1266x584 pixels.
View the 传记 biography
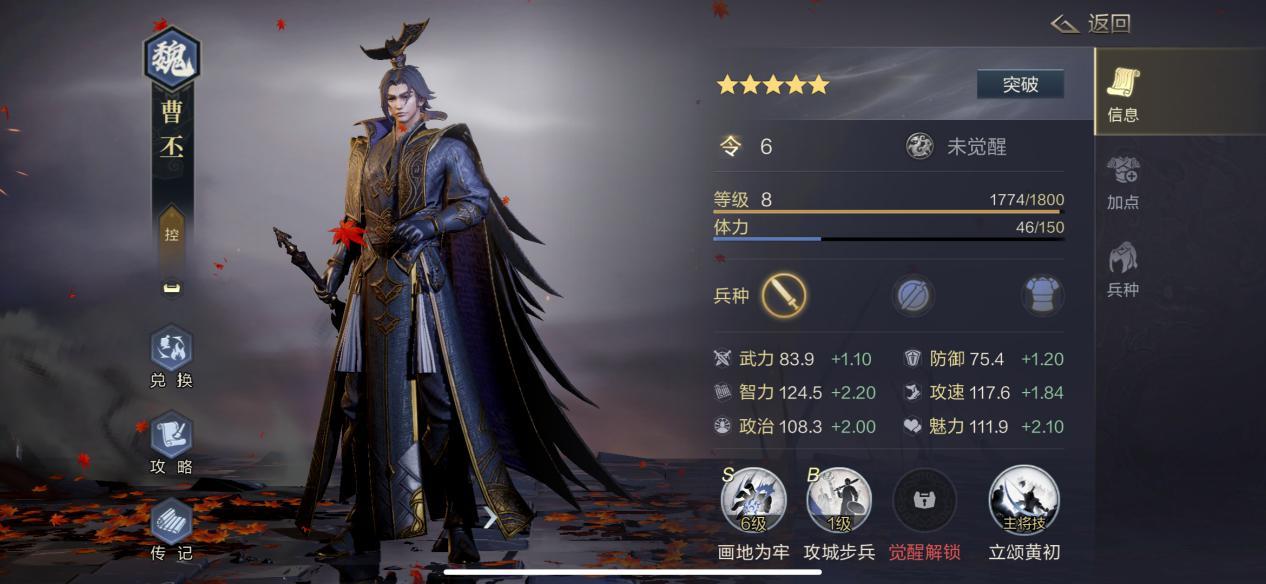171,521
